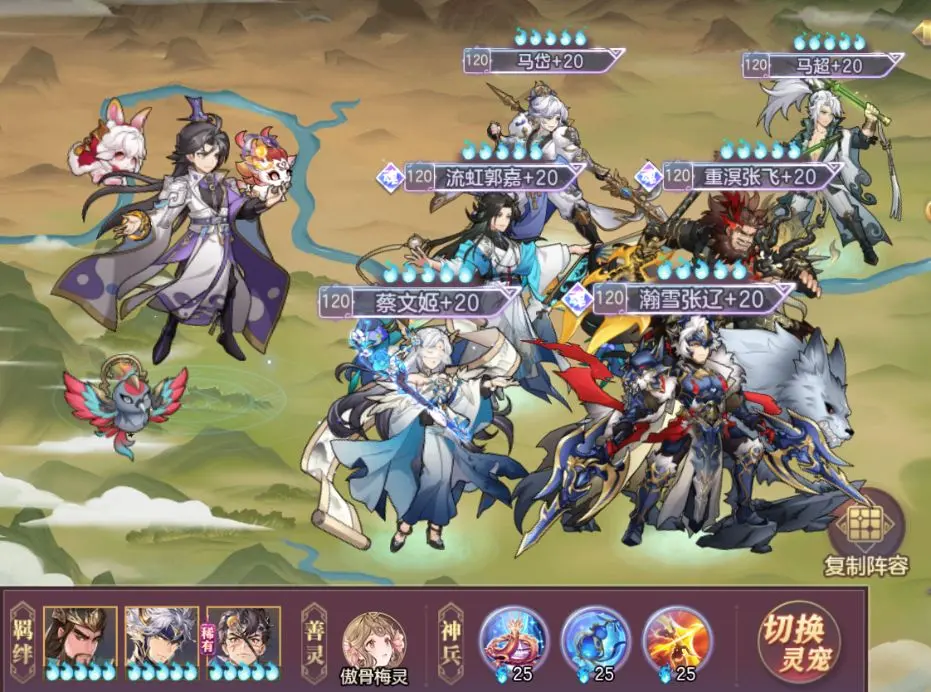Screen dimensions: 931x692
Task: View the bearded warrior bond portrait
Action: [80, 637]
